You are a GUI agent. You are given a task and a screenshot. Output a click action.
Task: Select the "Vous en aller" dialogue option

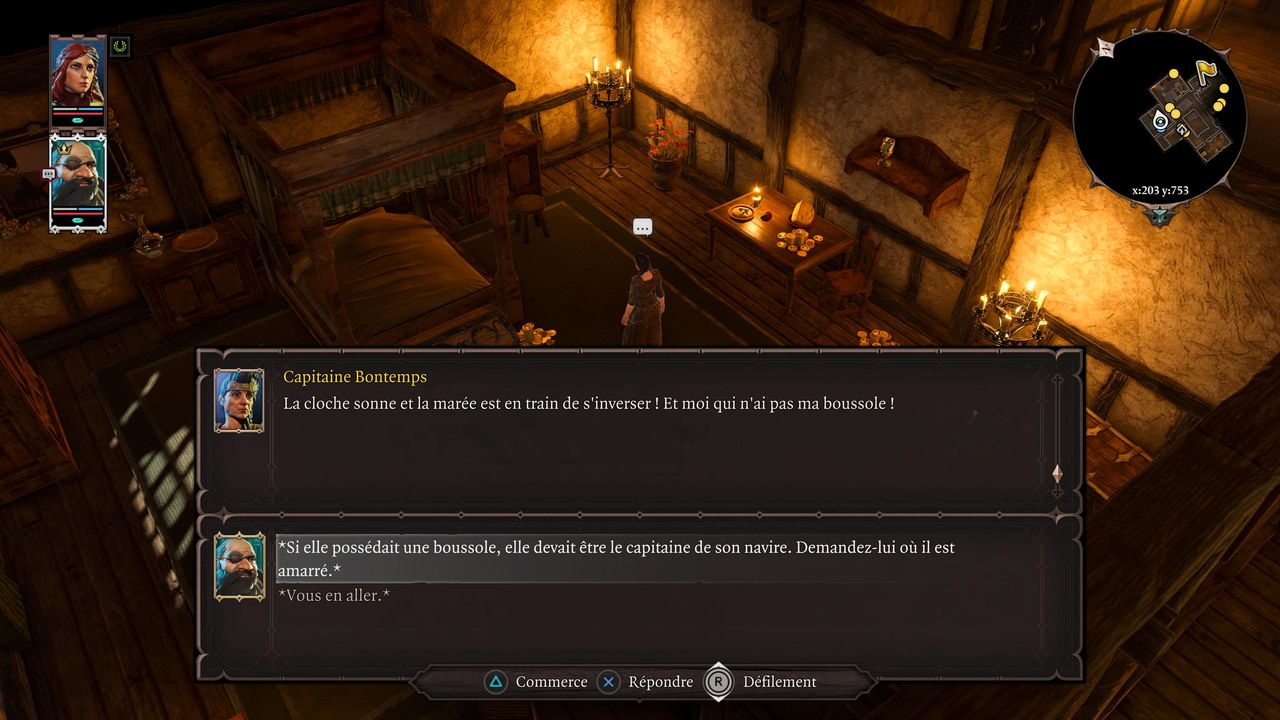pos(334,596)
